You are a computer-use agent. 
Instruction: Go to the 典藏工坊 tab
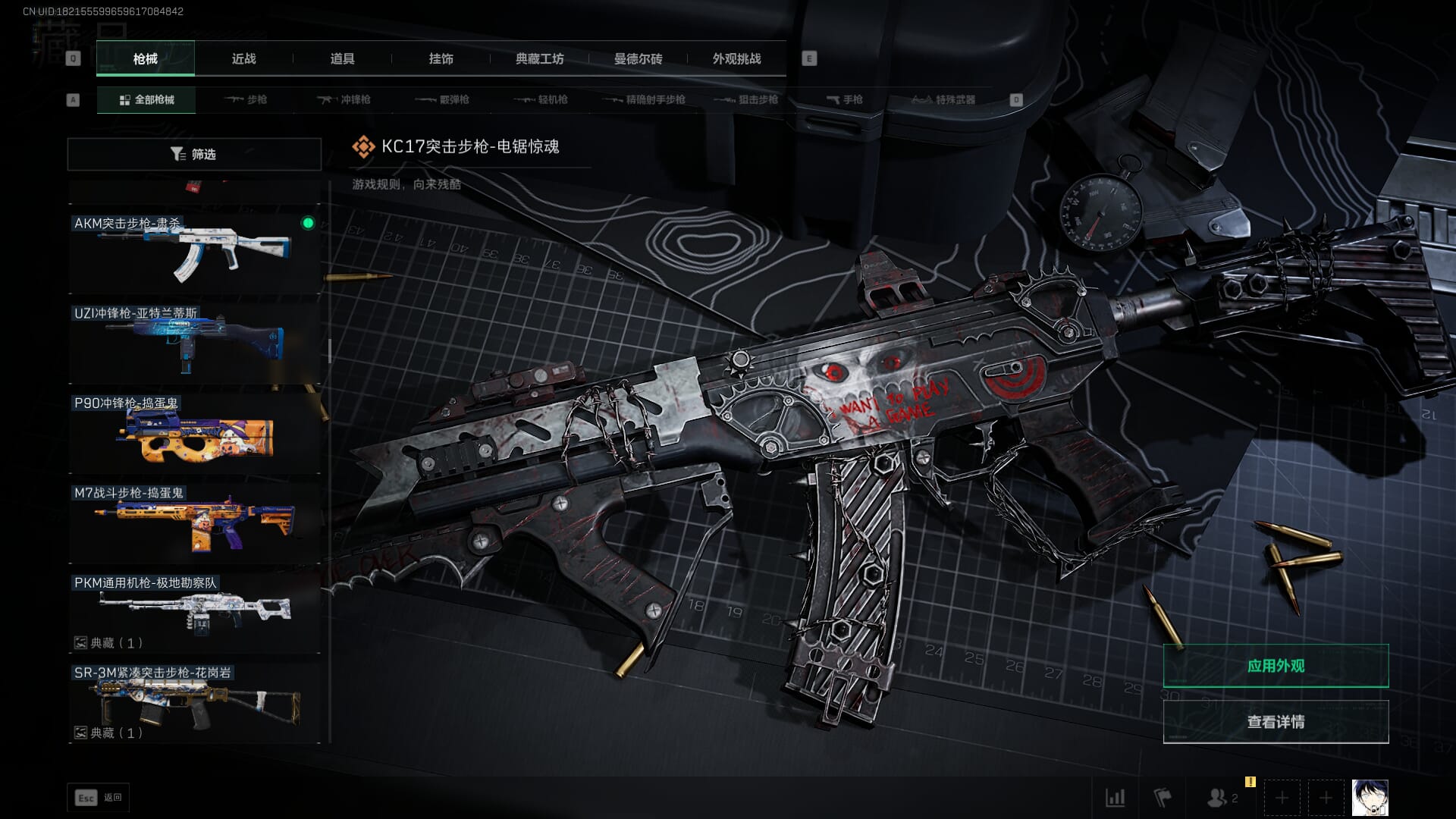[x=539, y=58]
